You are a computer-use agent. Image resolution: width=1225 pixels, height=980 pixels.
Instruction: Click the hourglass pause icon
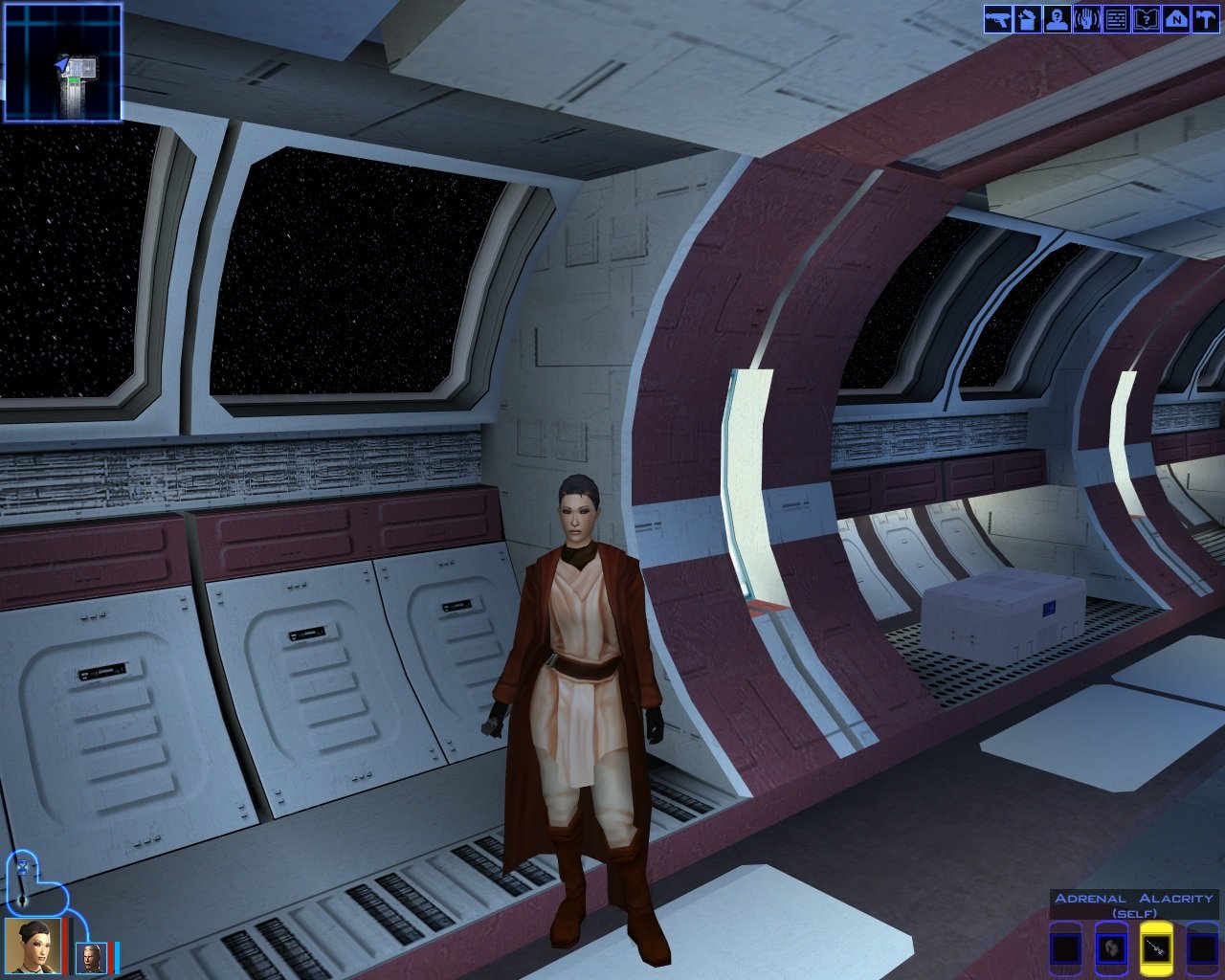tap(22, 867)
